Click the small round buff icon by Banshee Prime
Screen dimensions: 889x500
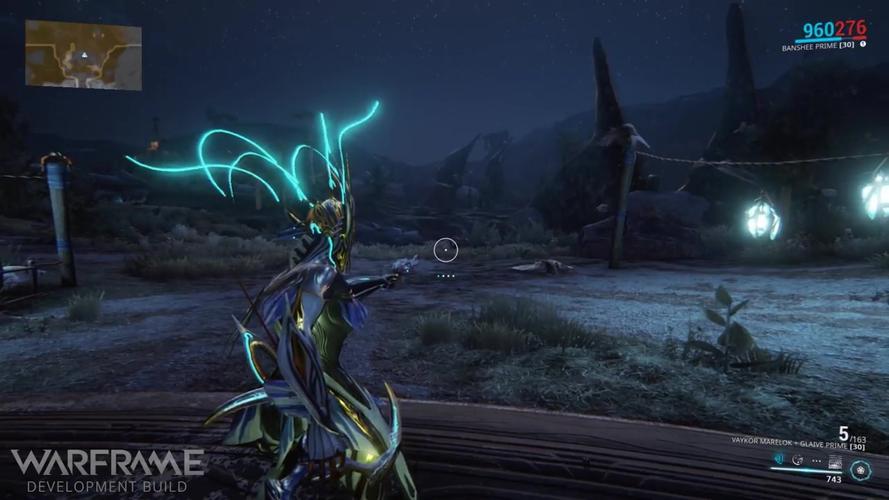tap(863, 44)
